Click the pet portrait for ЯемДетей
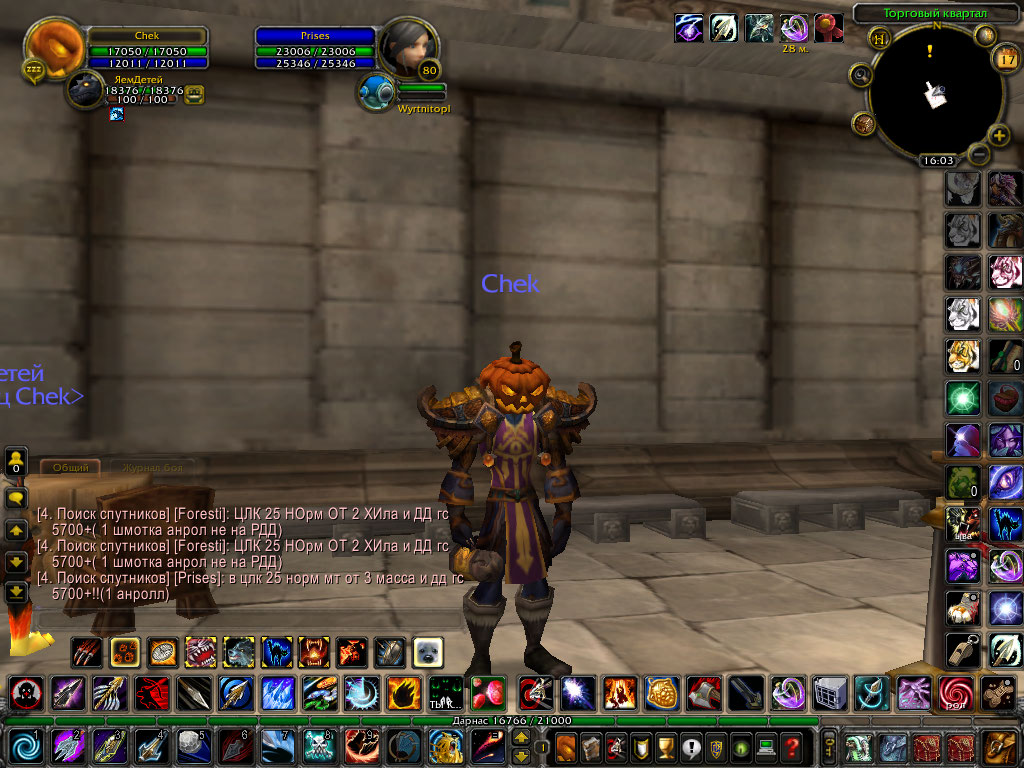The image size is (1024, 768). (86, 92)
